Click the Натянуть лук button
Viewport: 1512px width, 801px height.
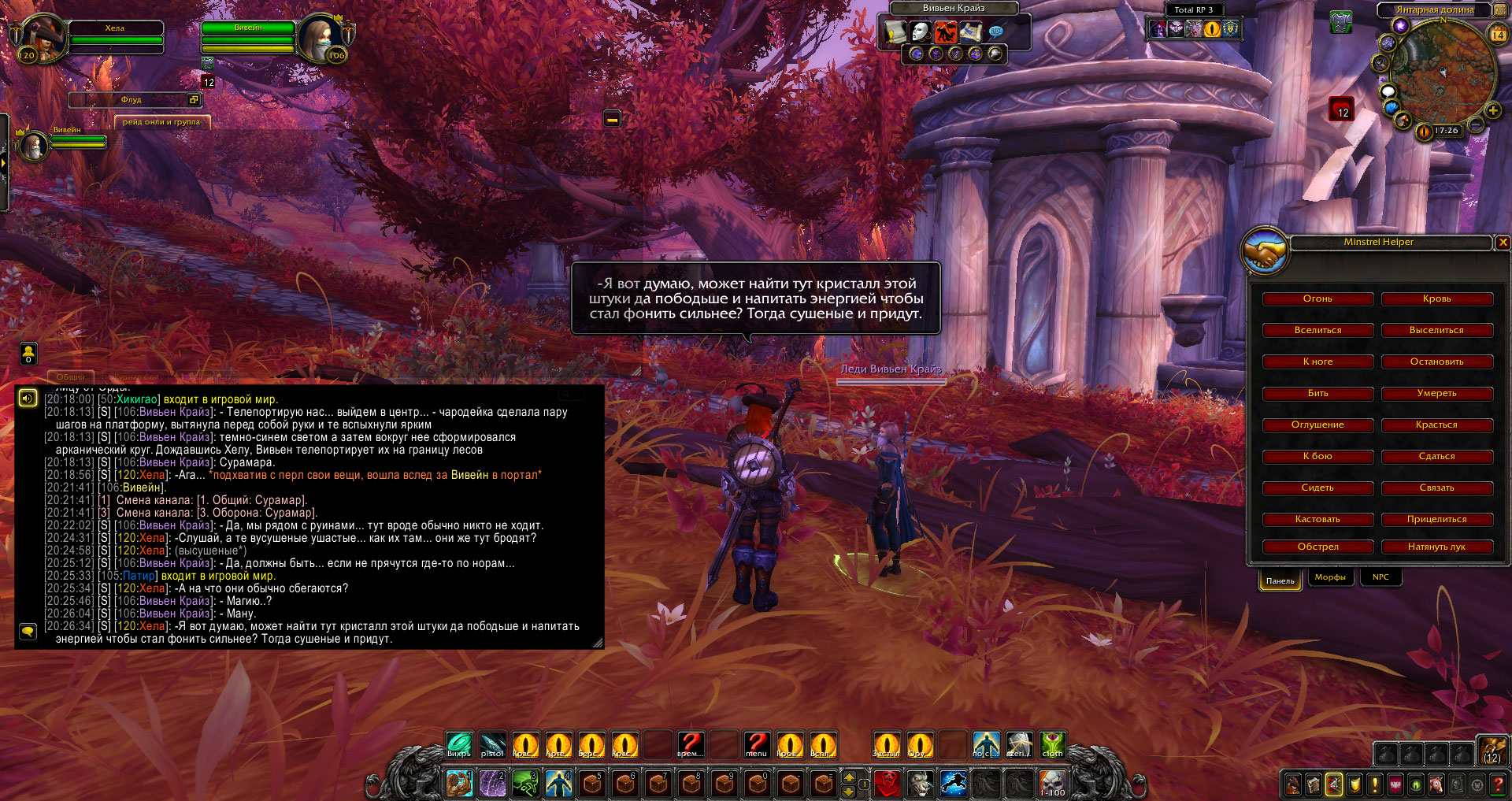1436,547
